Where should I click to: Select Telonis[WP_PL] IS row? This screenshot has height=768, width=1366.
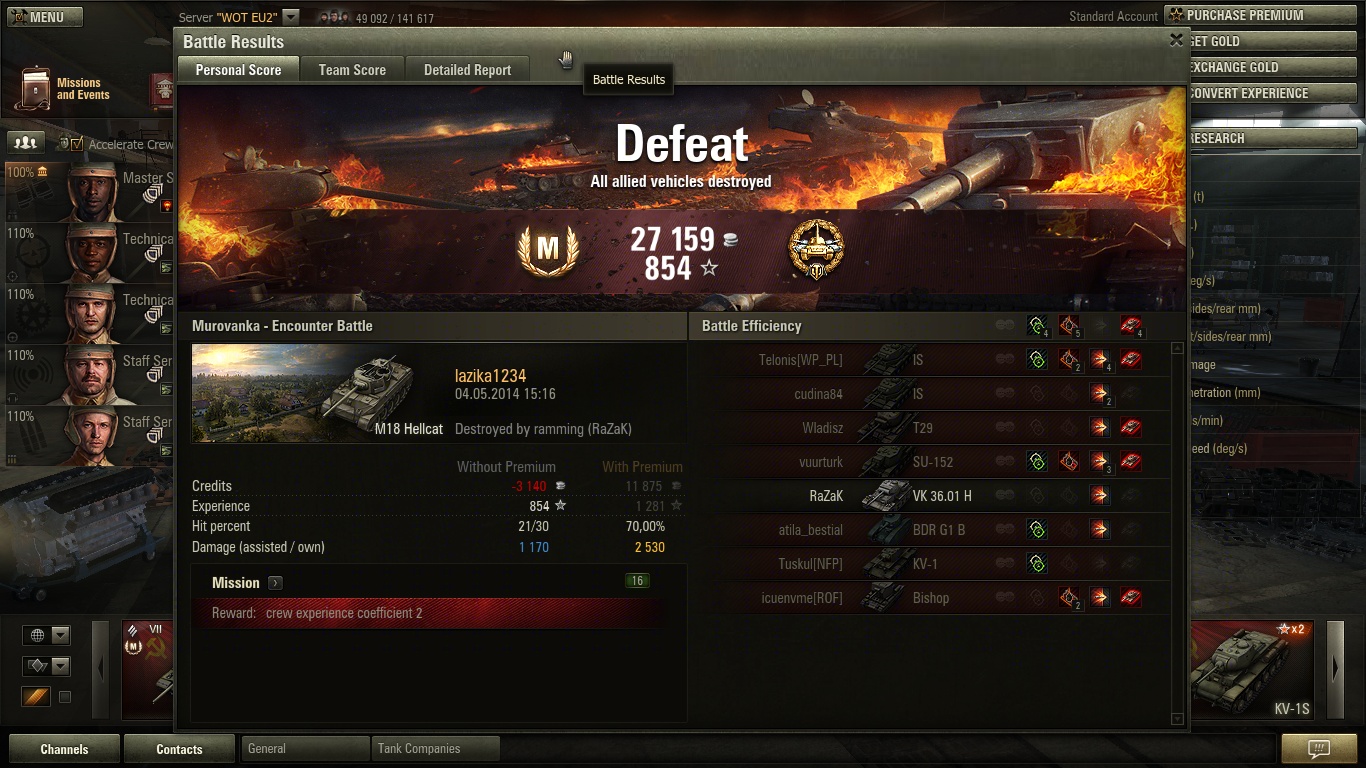click(928, 360)
